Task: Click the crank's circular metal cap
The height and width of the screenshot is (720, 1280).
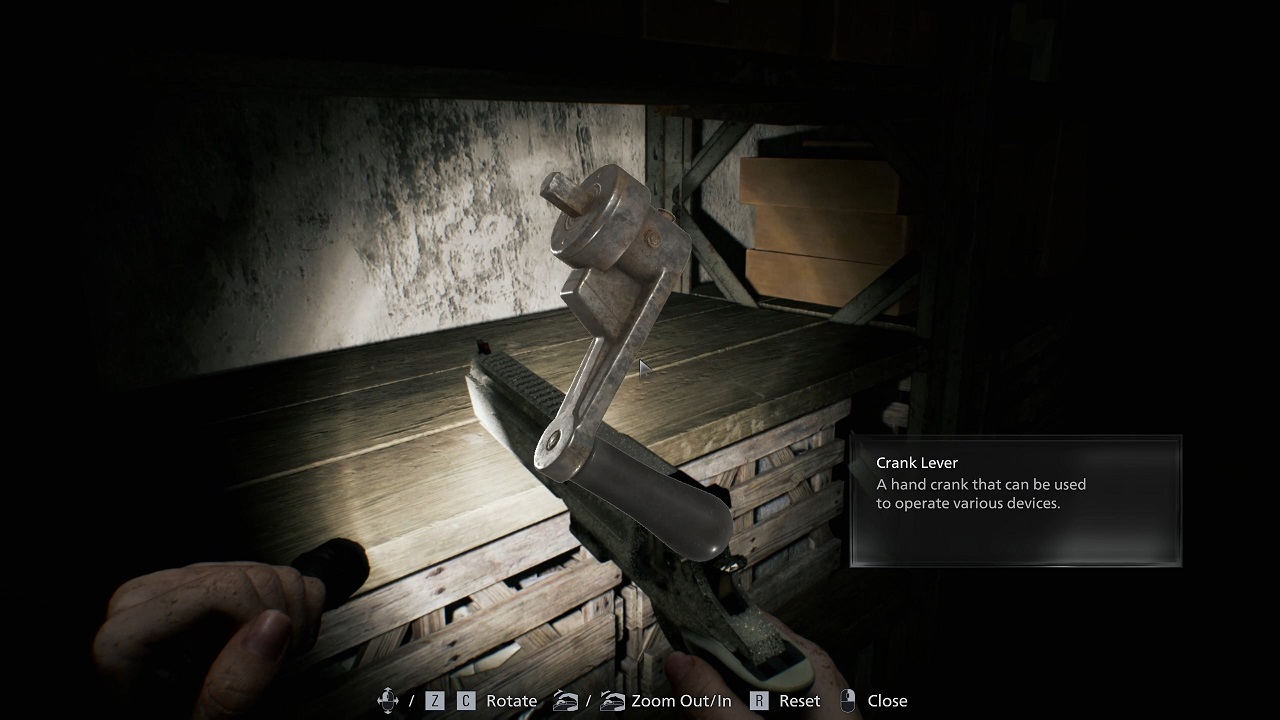Action: [600, 215]
